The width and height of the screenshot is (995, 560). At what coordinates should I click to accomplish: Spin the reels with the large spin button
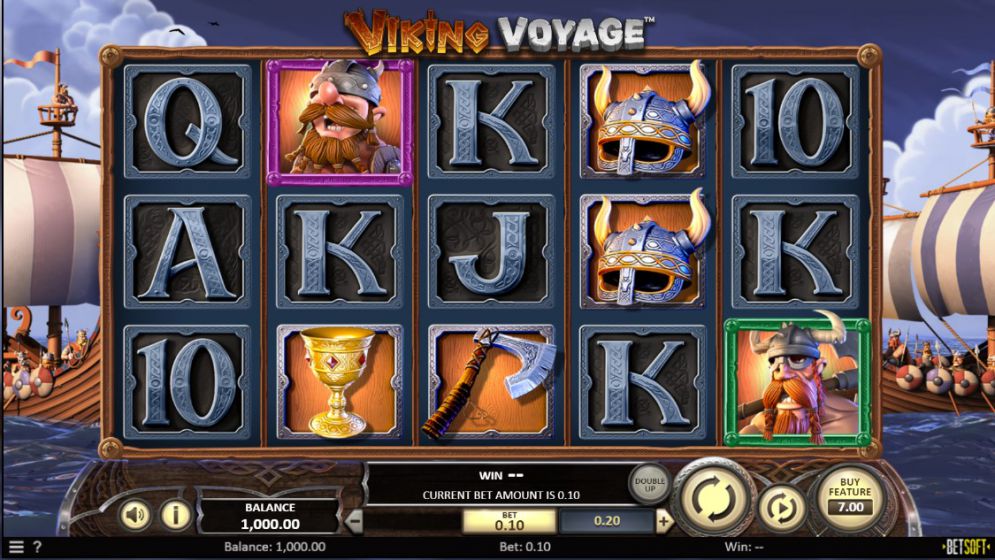713,496
